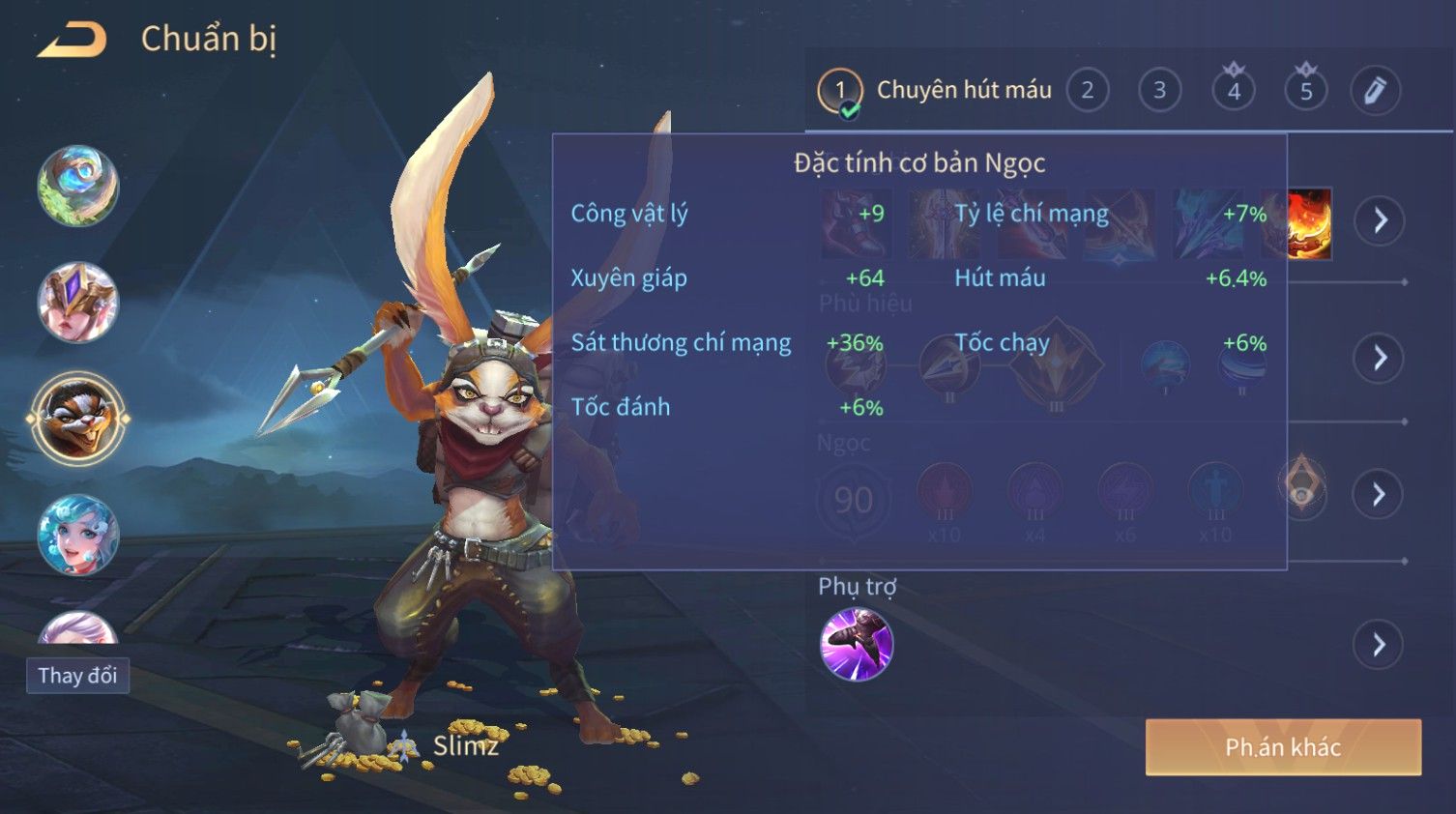Switch to loadout preset 3

(1159, 91)
